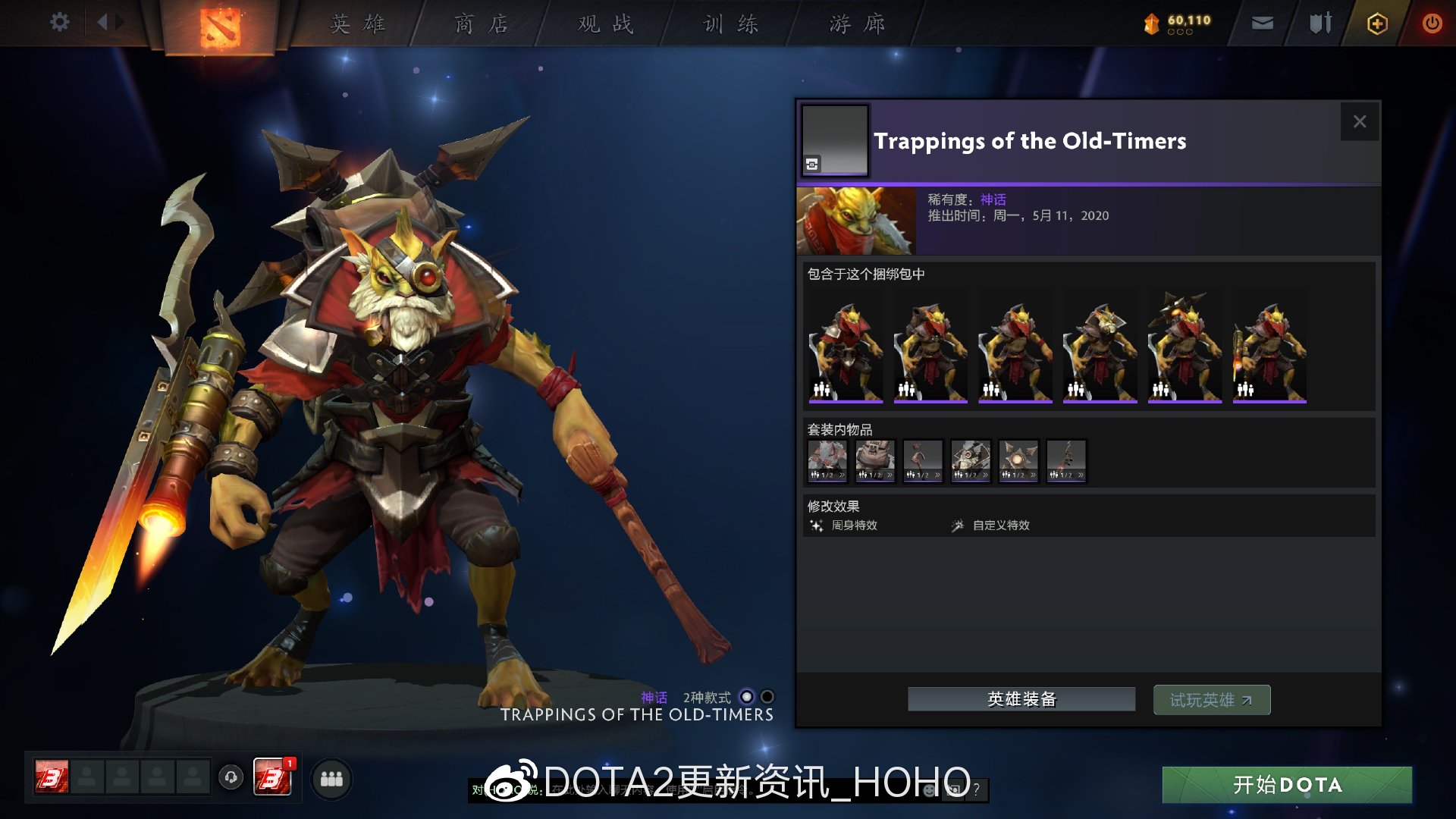
Task: Click the back navigation arrow top left
Action: 103,22
